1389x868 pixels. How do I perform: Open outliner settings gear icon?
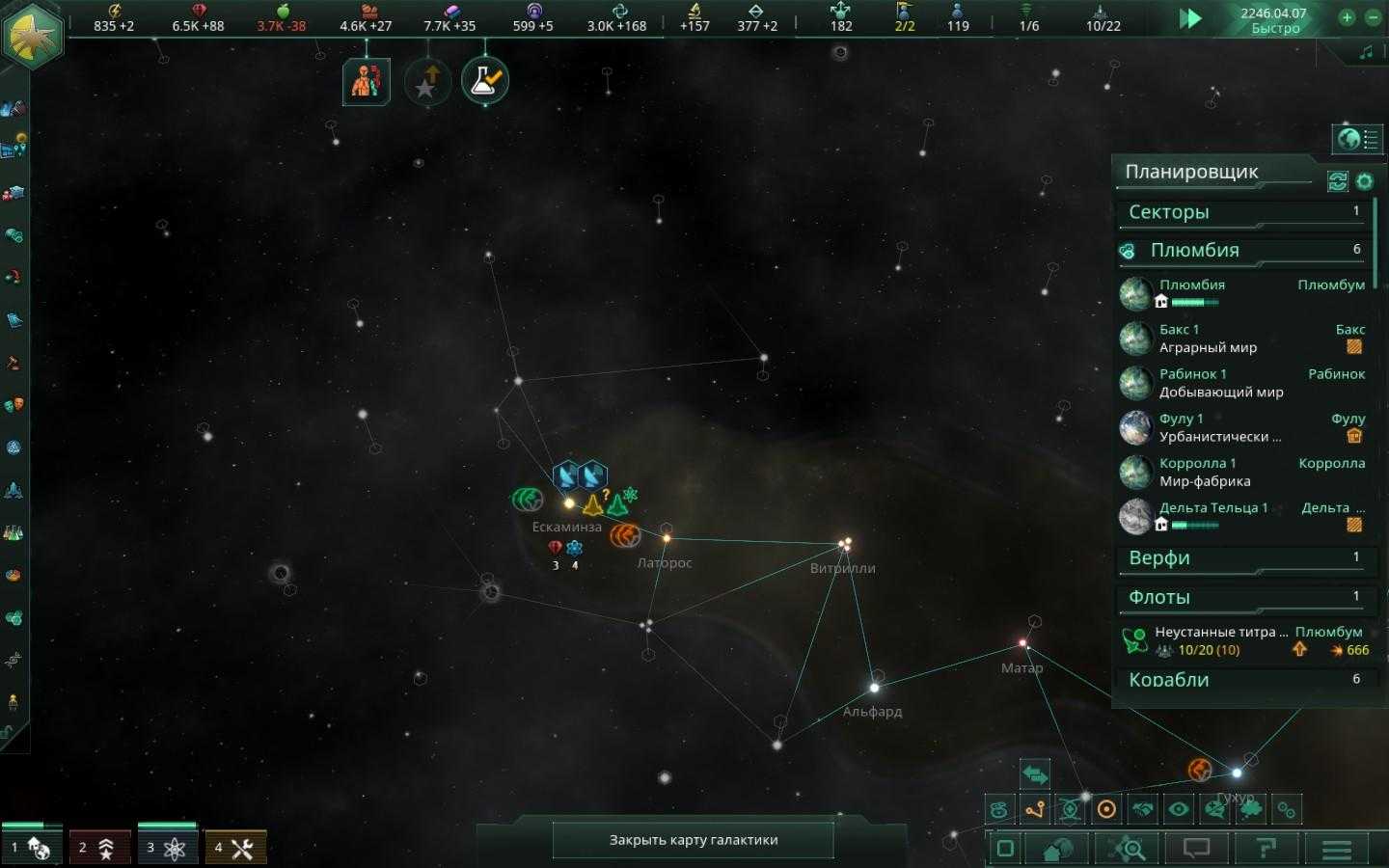(1364, 180)
